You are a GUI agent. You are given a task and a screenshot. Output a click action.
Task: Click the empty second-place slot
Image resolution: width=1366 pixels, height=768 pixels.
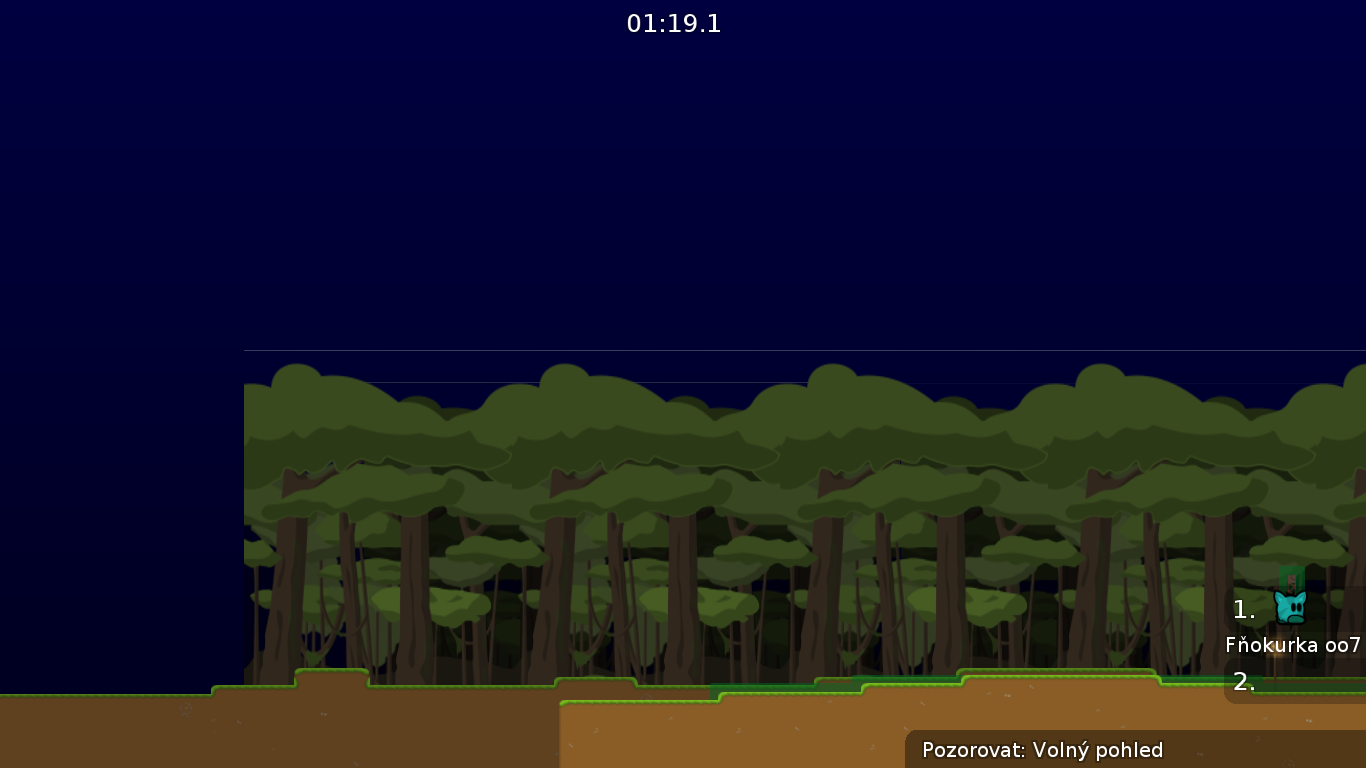point(1310,684)
